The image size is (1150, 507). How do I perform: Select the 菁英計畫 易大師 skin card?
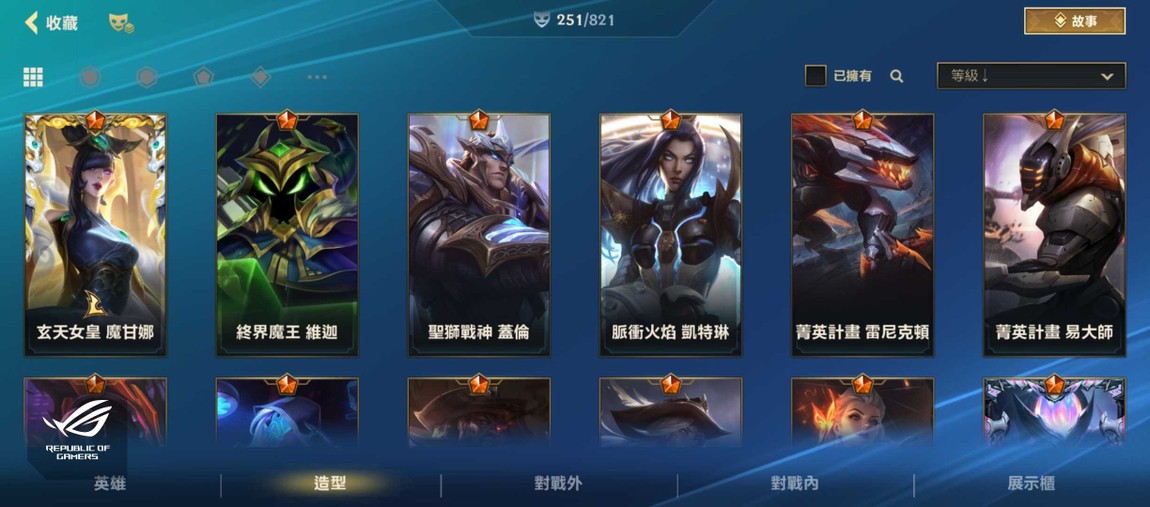[x=1054, y=235]
